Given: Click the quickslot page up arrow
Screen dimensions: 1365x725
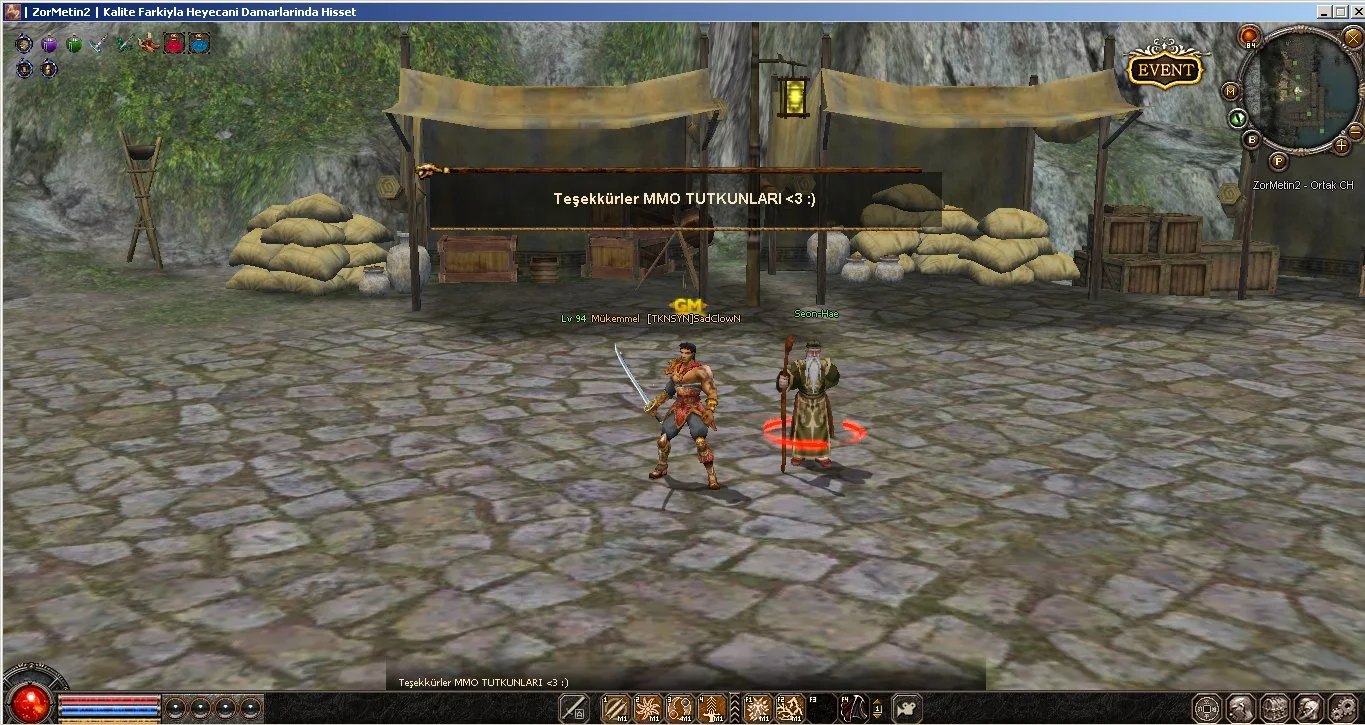Looking at the screenshot, I should pos(878,701).
